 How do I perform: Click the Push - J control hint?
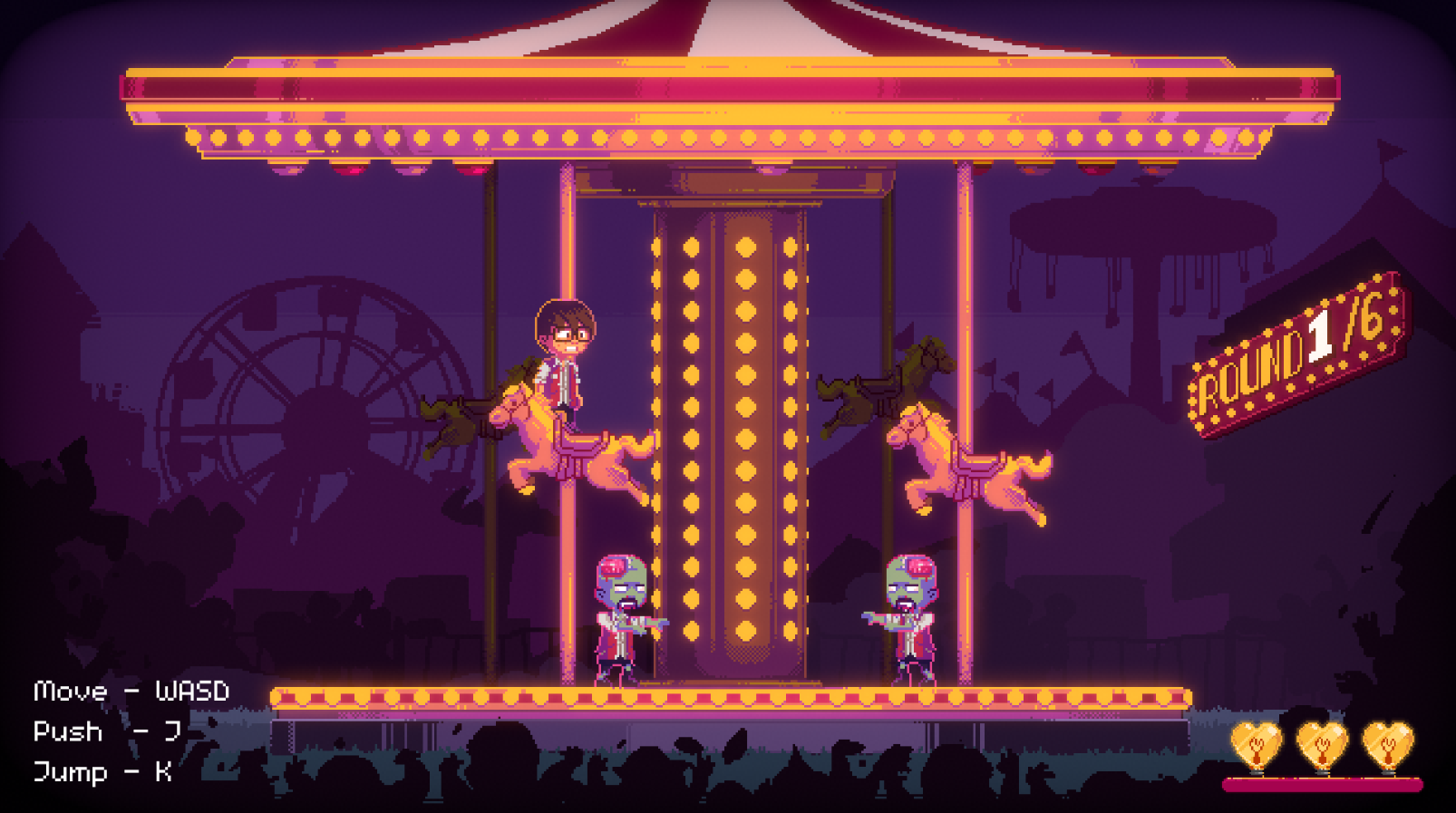coord(109,731)
